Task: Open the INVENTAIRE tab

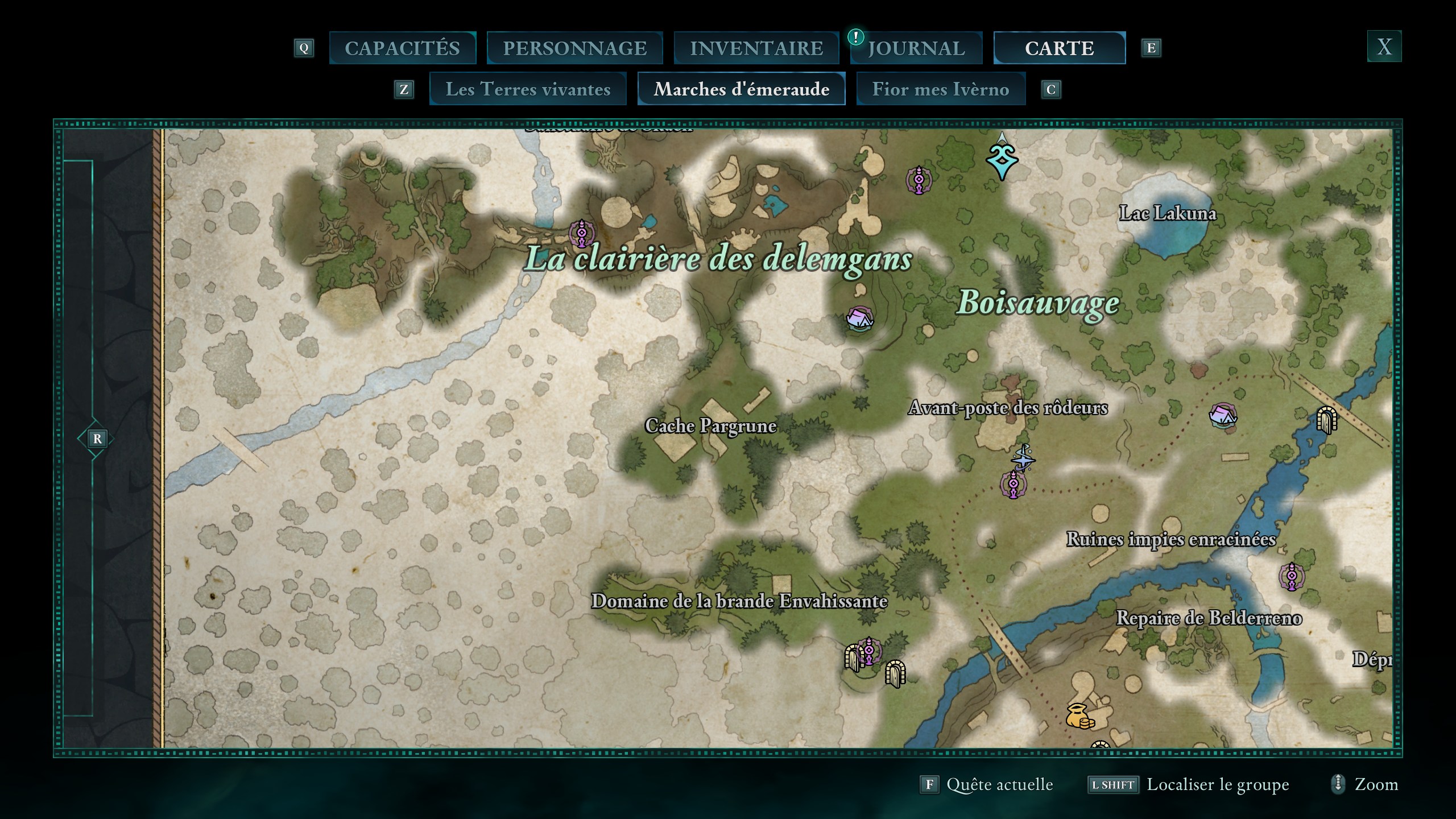Action: tap(756, 48)
